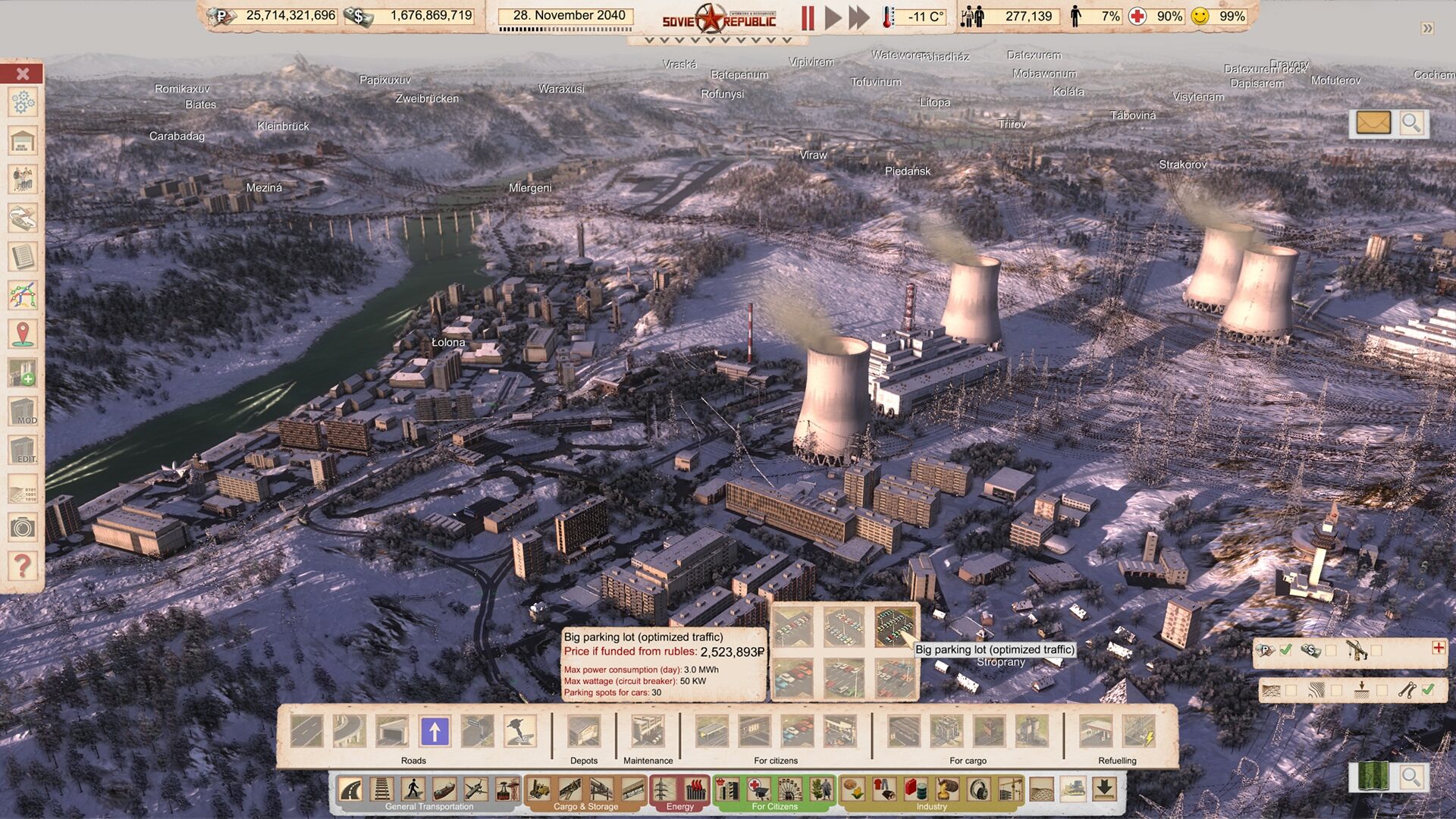Toggle the dollar funding checkbox
The height and width of the screenshot is (819, 1456).
point(1330,650)
